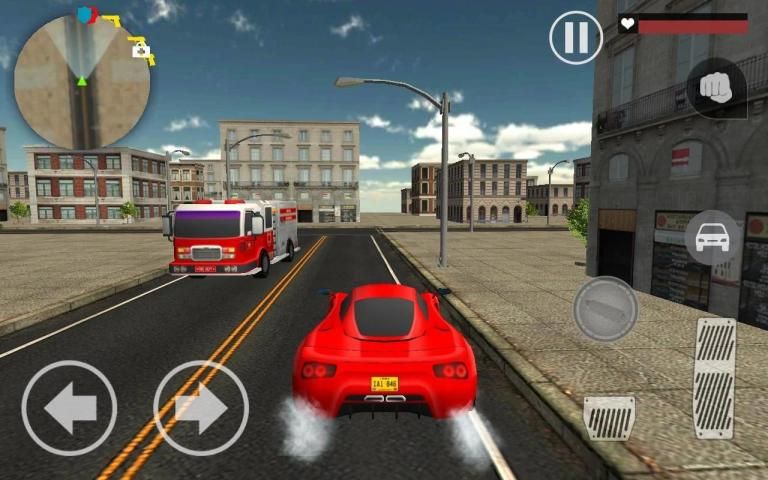Image resolution: width=768 pixels, height=480 pixels.
Task: Tap the car icon button
Action: tap(712, 238)
